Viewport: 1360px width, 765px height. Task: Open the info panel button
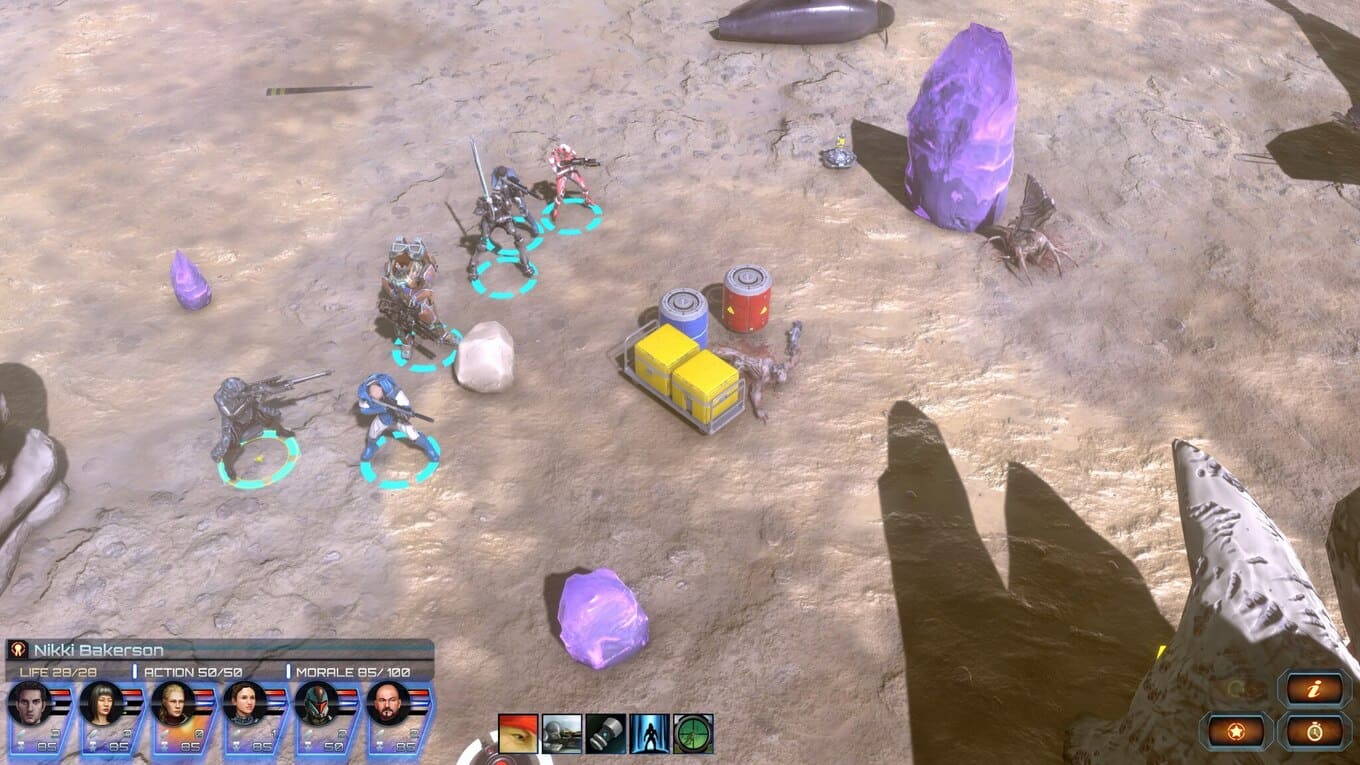1315,689
